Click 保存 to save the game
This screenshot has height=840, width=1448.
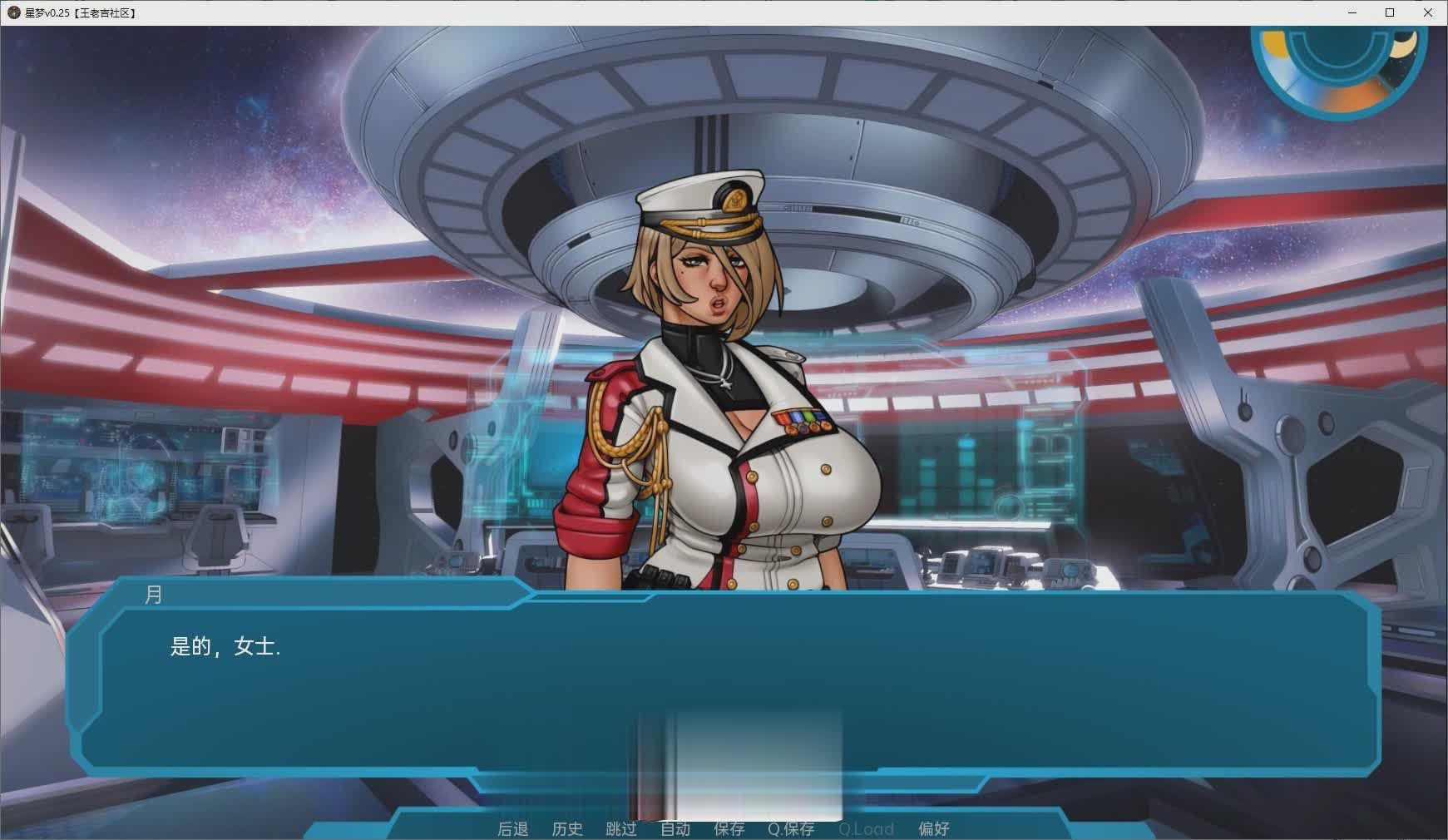[x=729, y=828]
